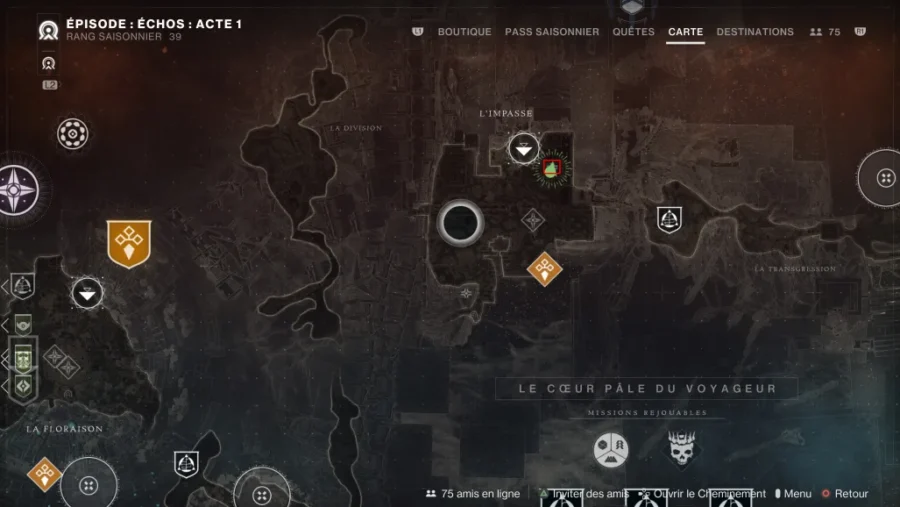900x507 pixels.
Task: Click the gear-like circular icon on the upper left
Action: (x=73, y=133)
